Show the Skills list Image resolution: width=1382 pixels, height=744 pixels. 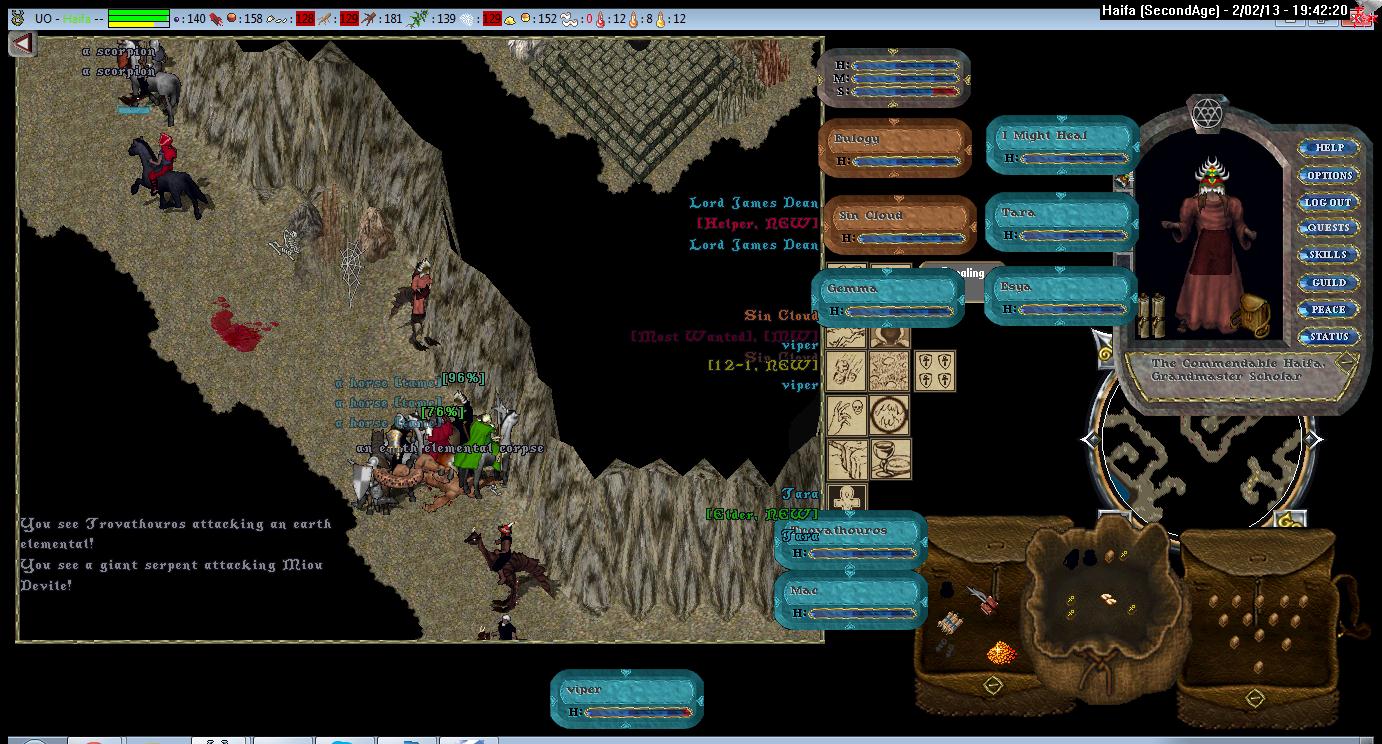click(x=1329, y=255)
